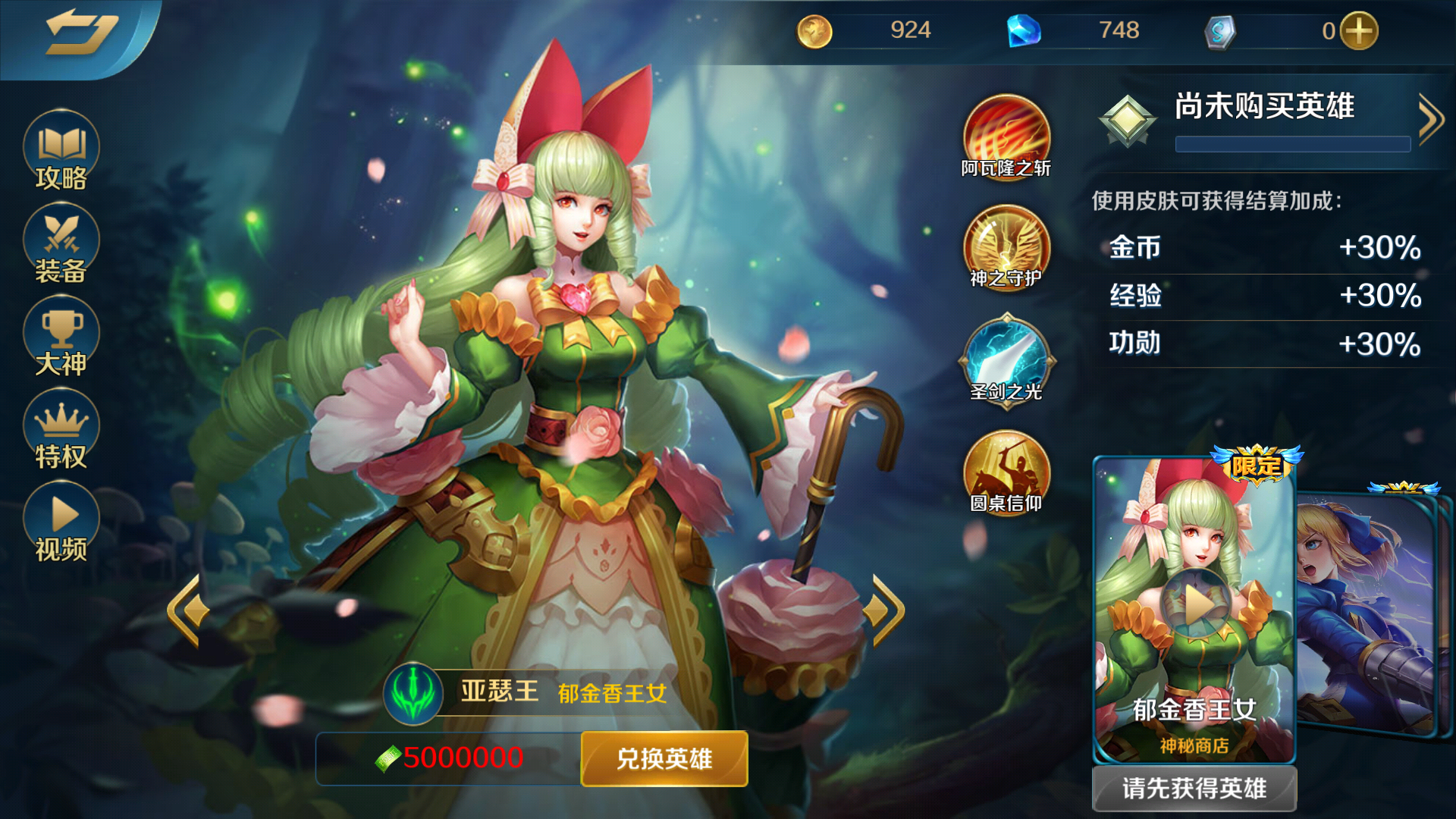Open the 大神 trophy section
The image size is (1456, 819).
60,336
